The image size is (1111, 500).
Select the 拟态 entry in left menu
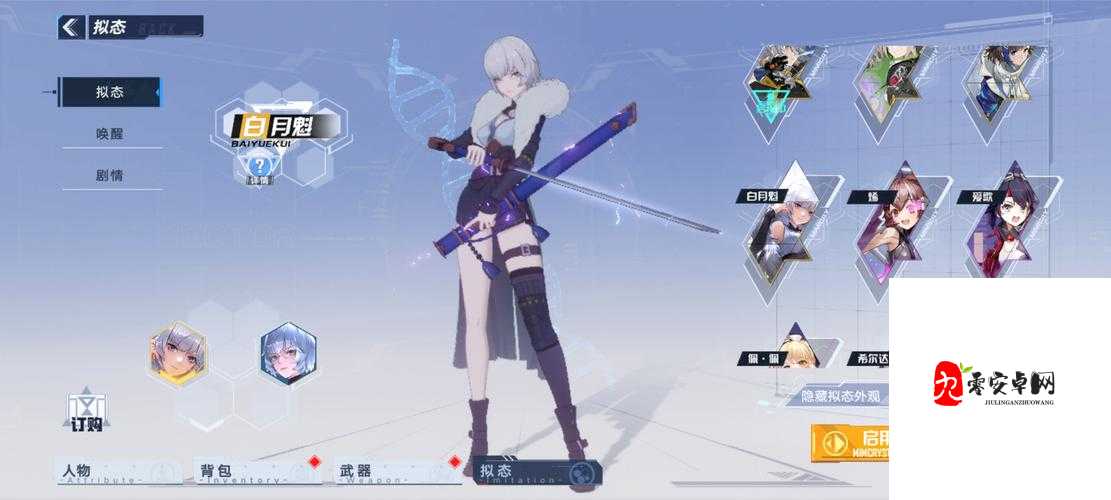point(110,92)
